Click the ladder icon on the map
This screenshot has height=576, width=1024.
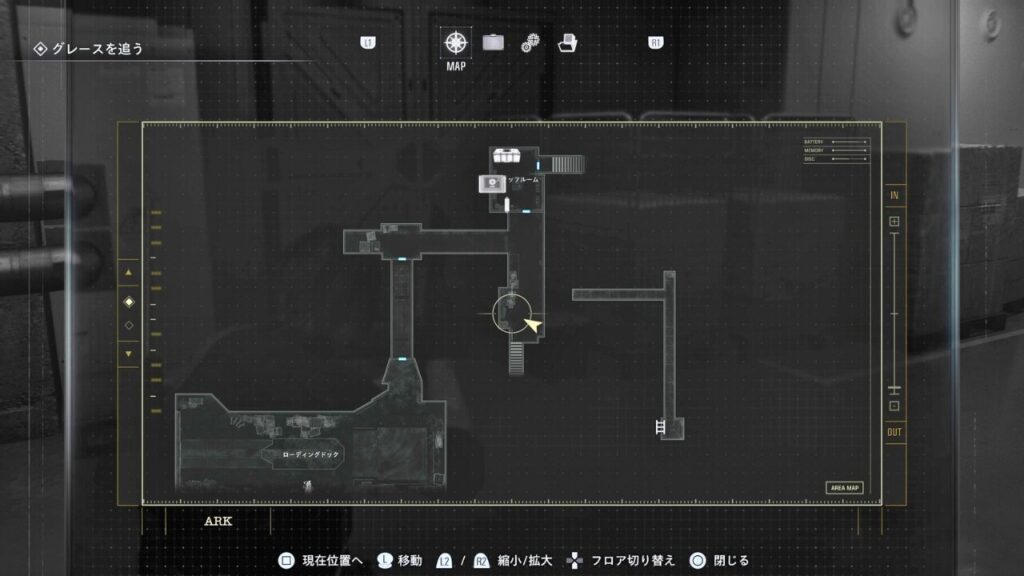pyautogui.click(x=660, y=428)
